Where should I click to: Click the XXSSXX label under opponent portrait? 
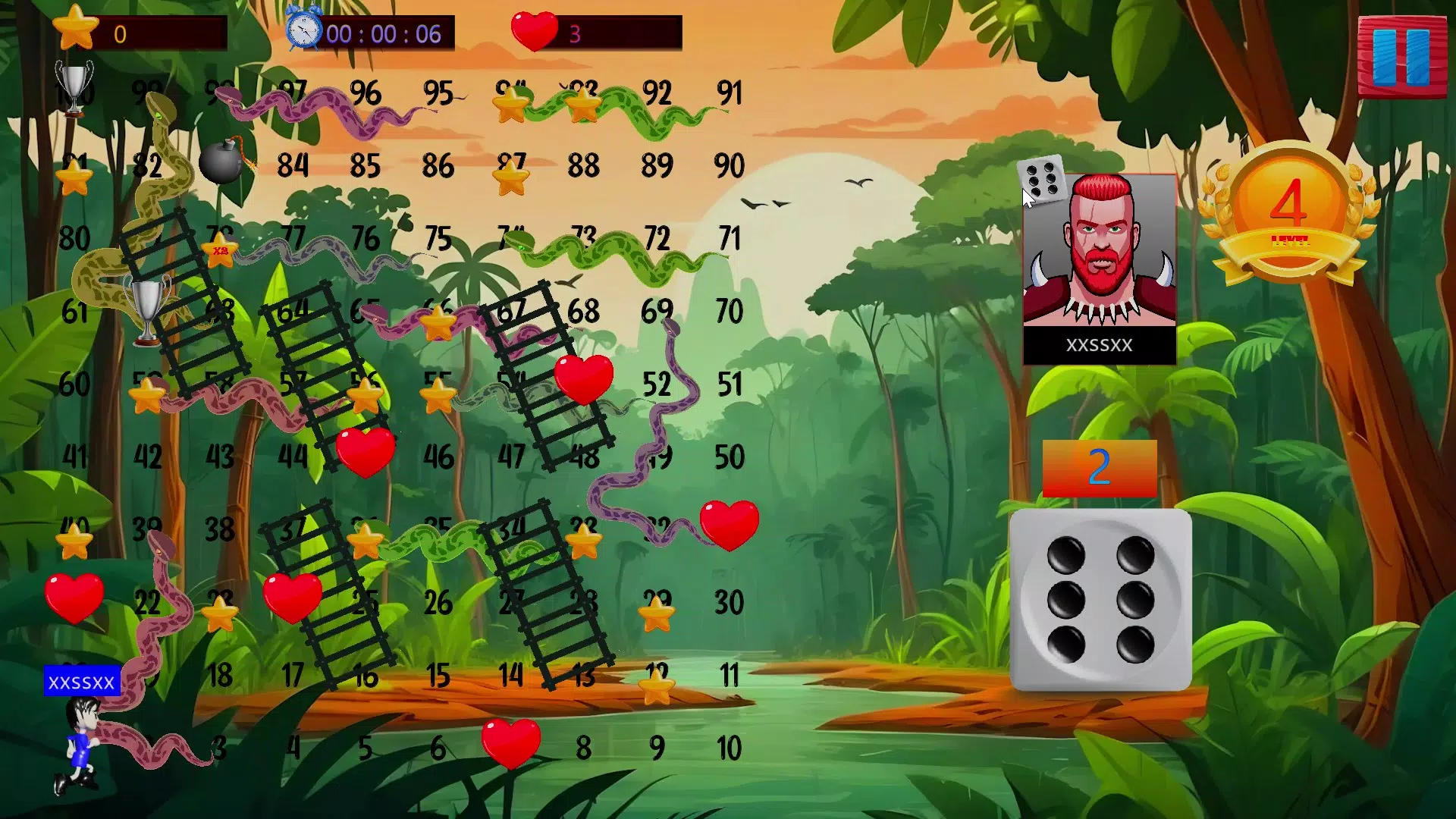[1100, 347]
